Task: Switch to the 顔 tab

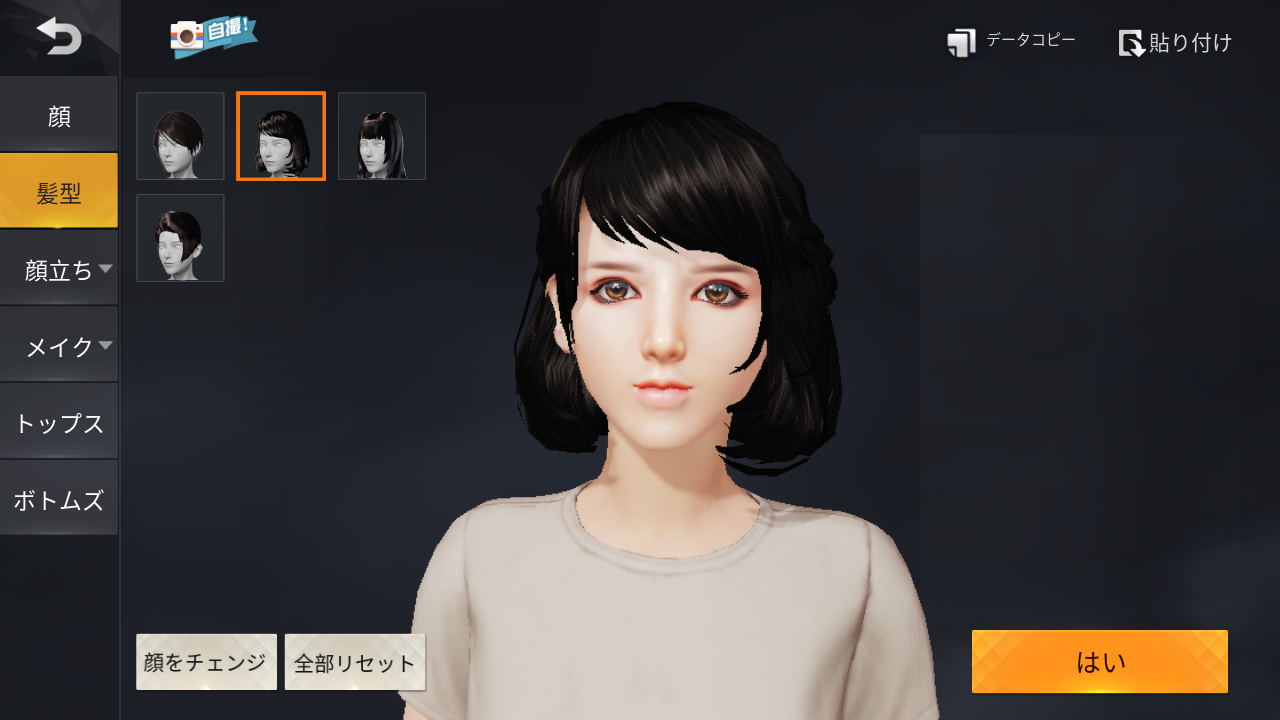Action: point(59,116)
